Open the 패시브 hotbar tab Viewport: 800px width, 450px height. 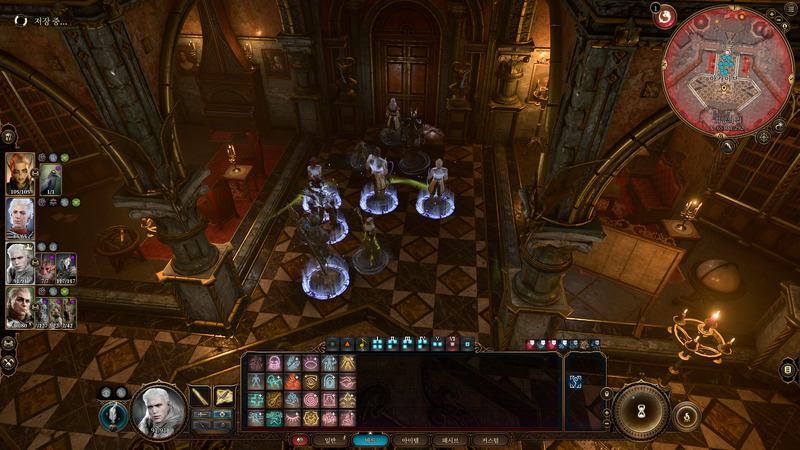tap(452, 440)
